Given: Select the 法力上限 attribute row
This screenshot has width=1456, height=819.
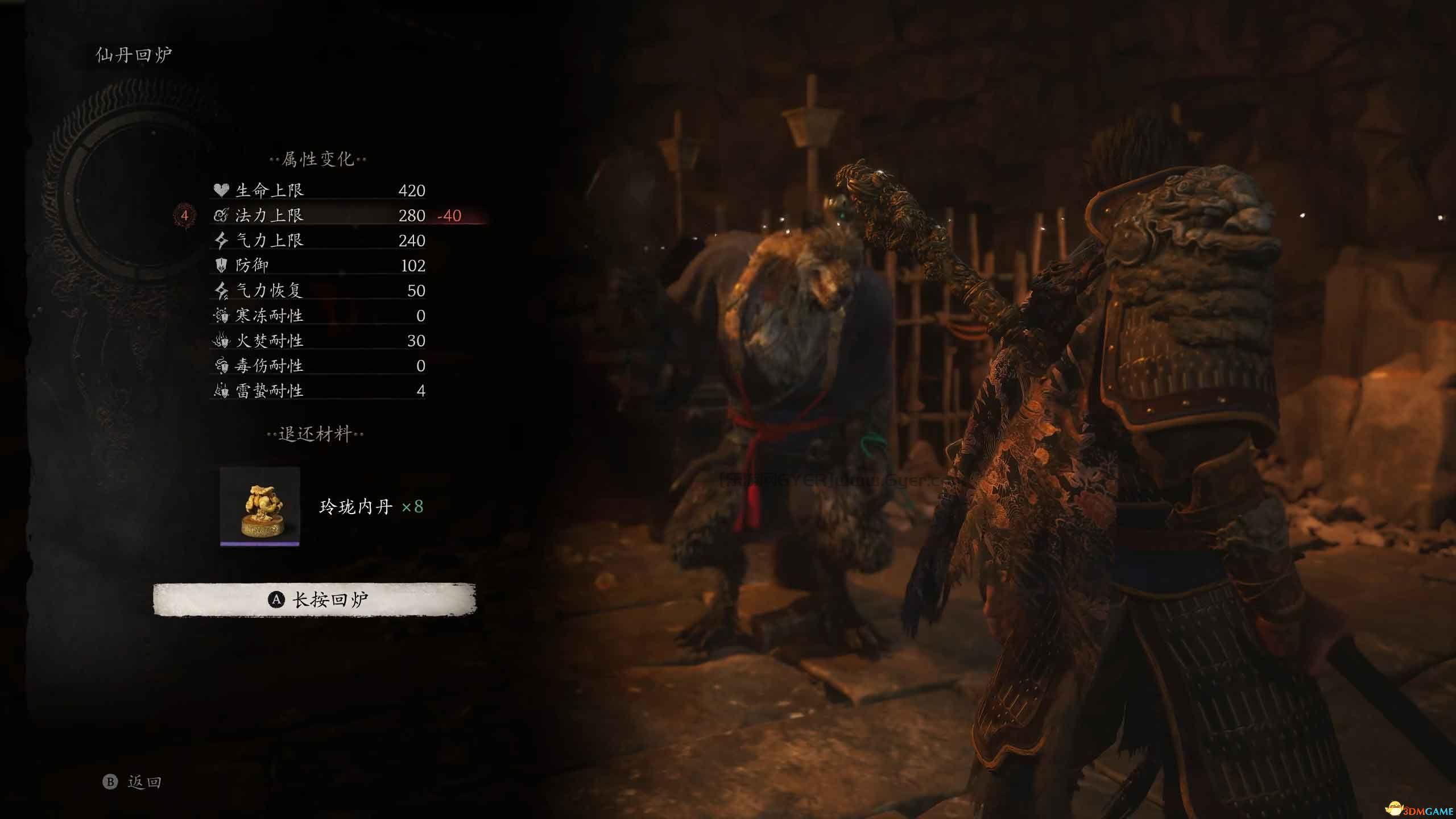Looking at the screenshot, I should click(x=318, y=216).
